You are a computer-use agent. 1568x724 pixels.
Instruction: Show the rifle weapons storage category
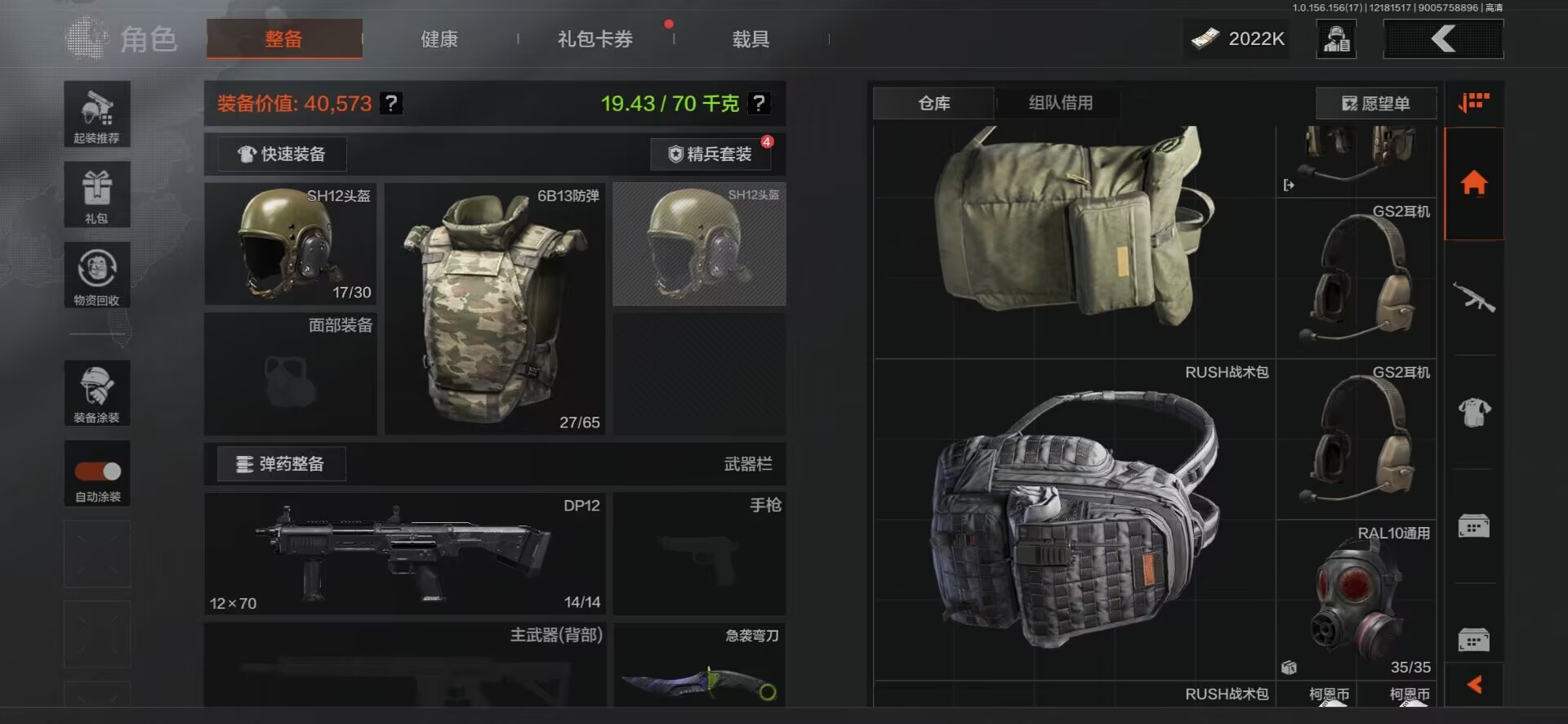click(x=1474, y=297)
